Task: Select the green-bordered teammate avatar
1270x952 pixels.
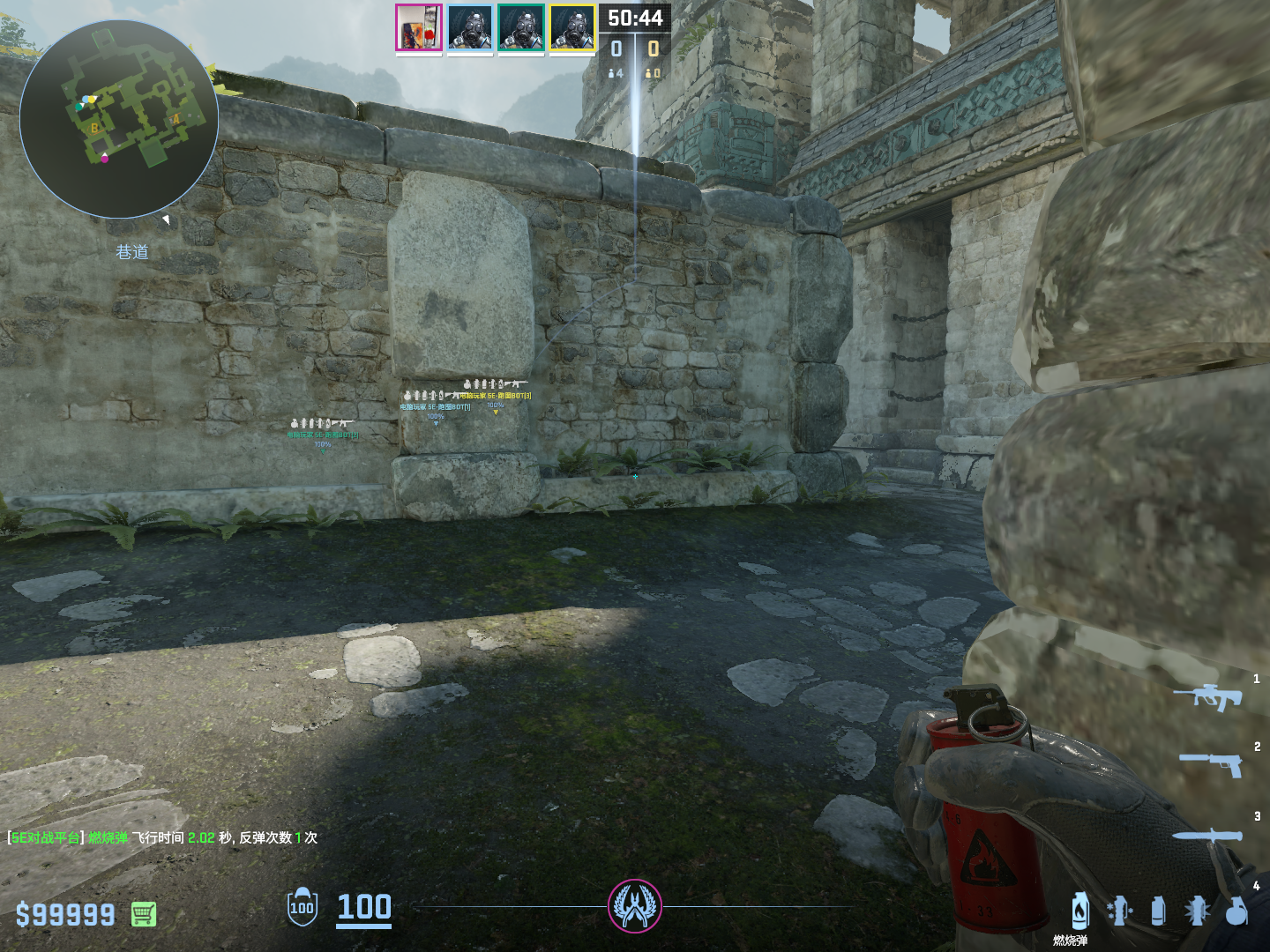Action: [x=521, y=27]
